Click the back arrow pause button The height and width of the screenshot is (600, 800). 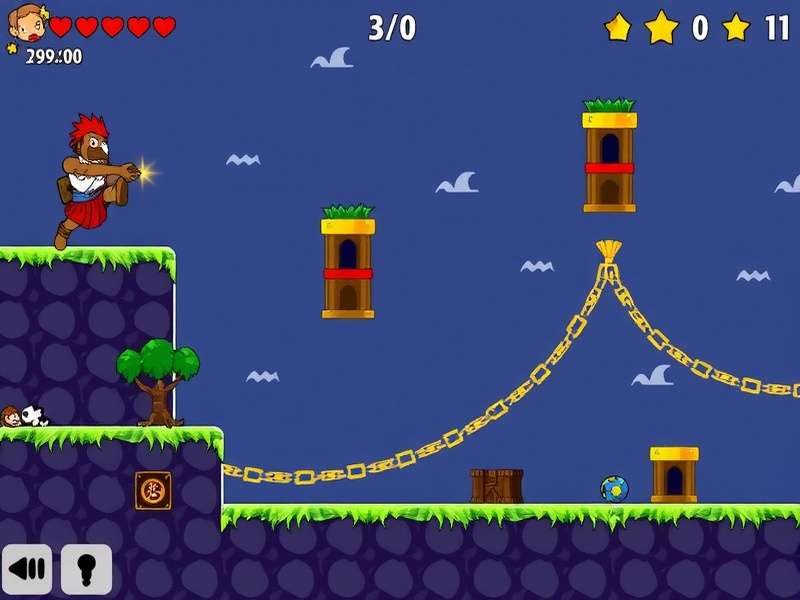(27, 570)
